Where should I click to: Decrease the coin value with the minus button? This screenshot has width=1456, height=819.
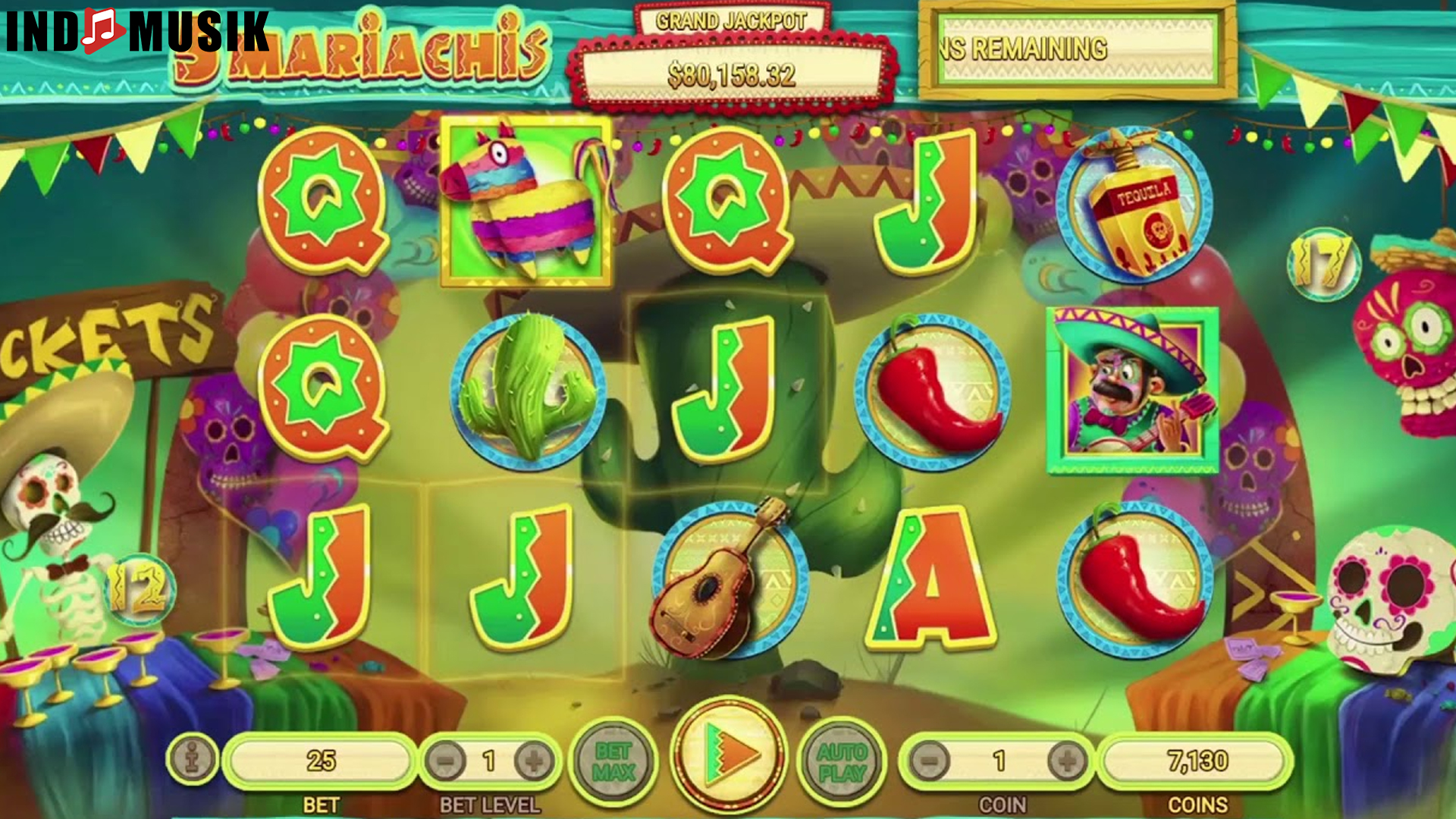[x=931, y=762]
